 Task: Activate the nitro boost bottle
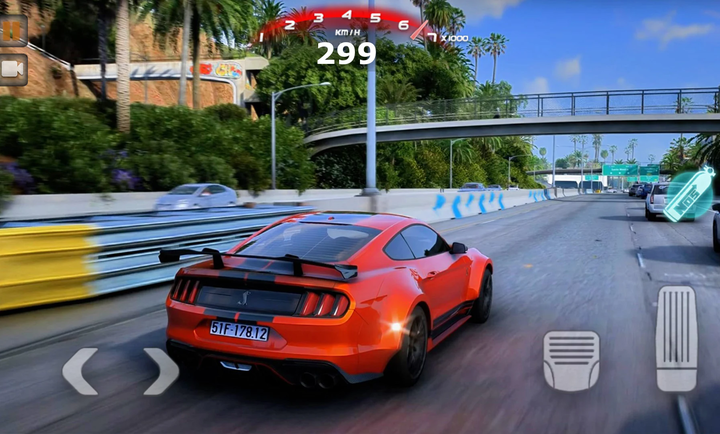[689, 193]
